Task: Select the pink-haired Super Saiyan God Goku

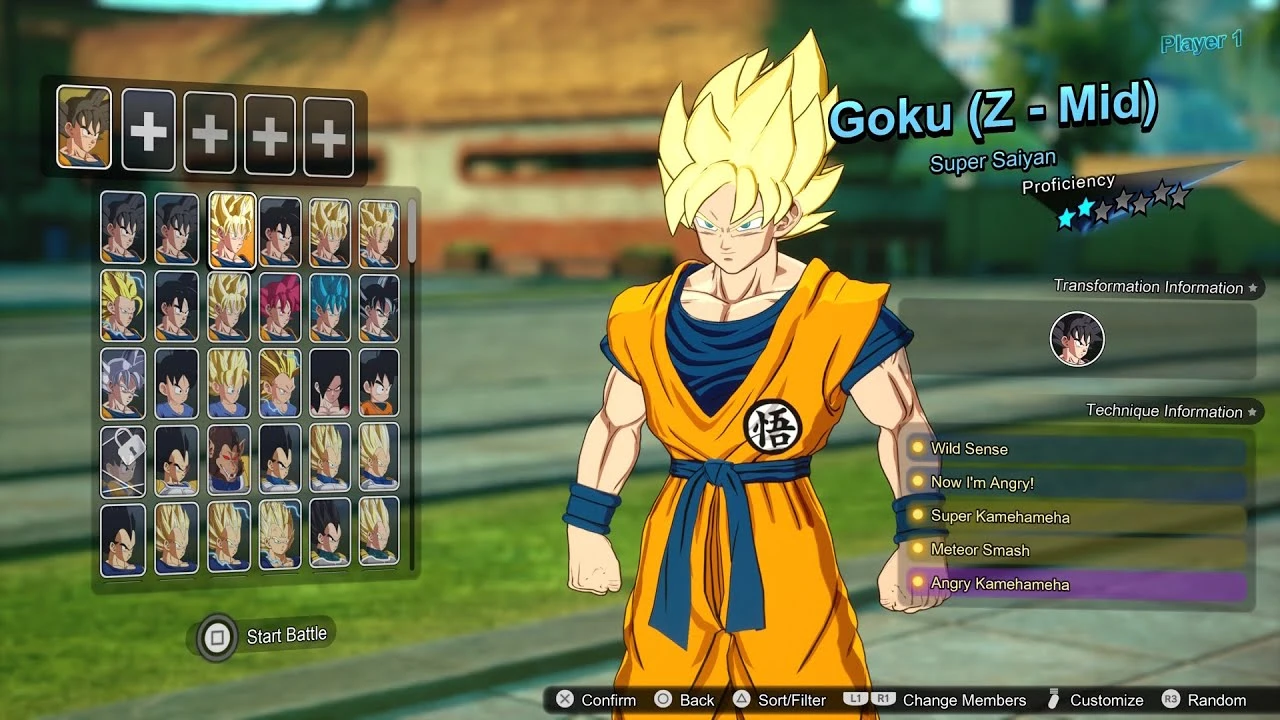Action: pos(278,311)
